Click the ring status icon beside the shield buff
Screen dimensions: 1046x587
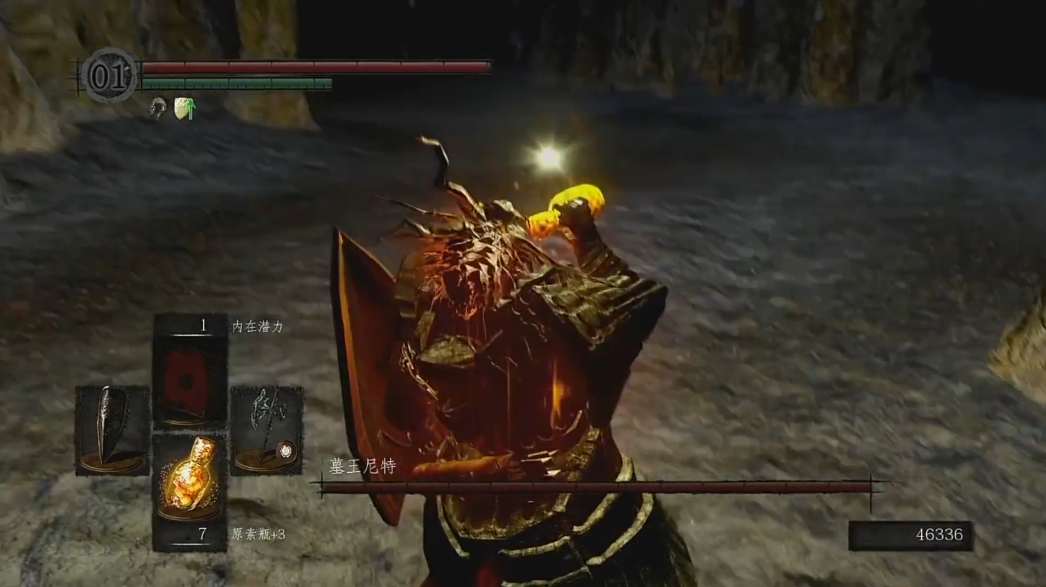(158, 108)
